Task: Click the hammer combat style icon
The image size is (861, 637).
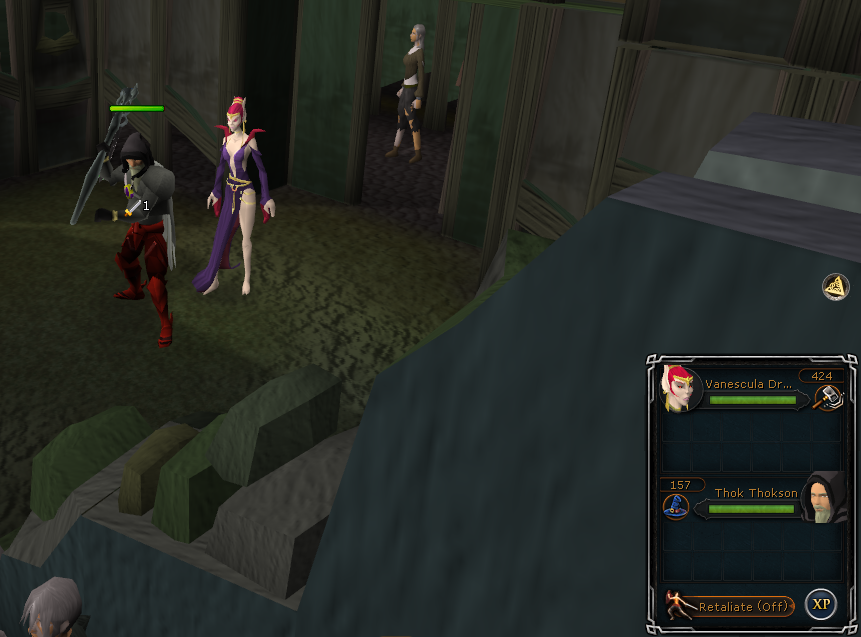Action: point(828,397)
